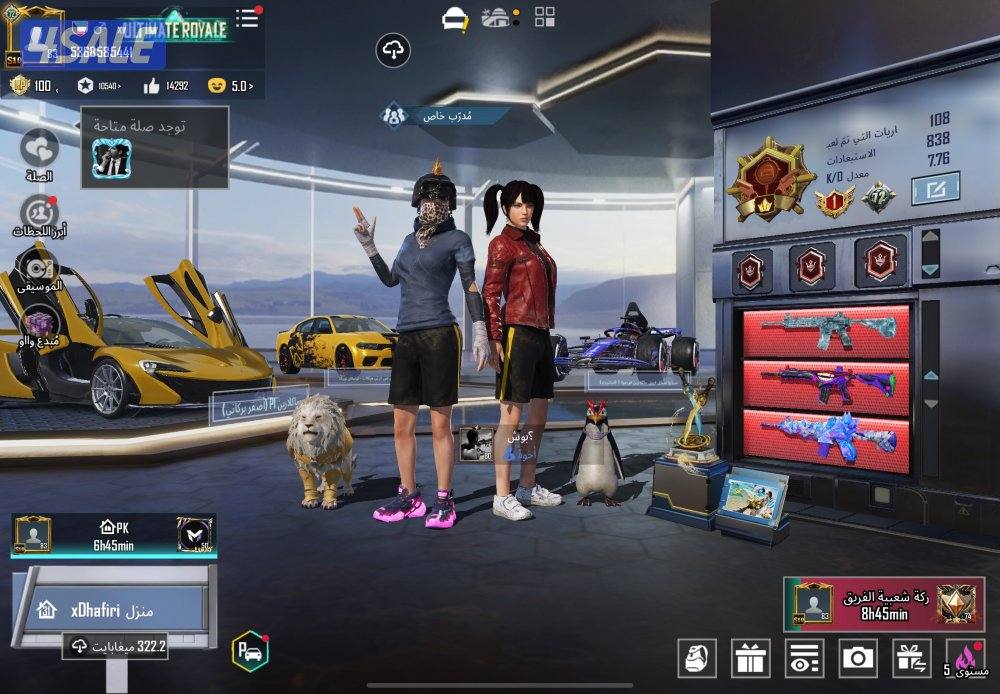Open the gift exchange button
Viewport: 1000px width, 694px height.
point(911,657)
